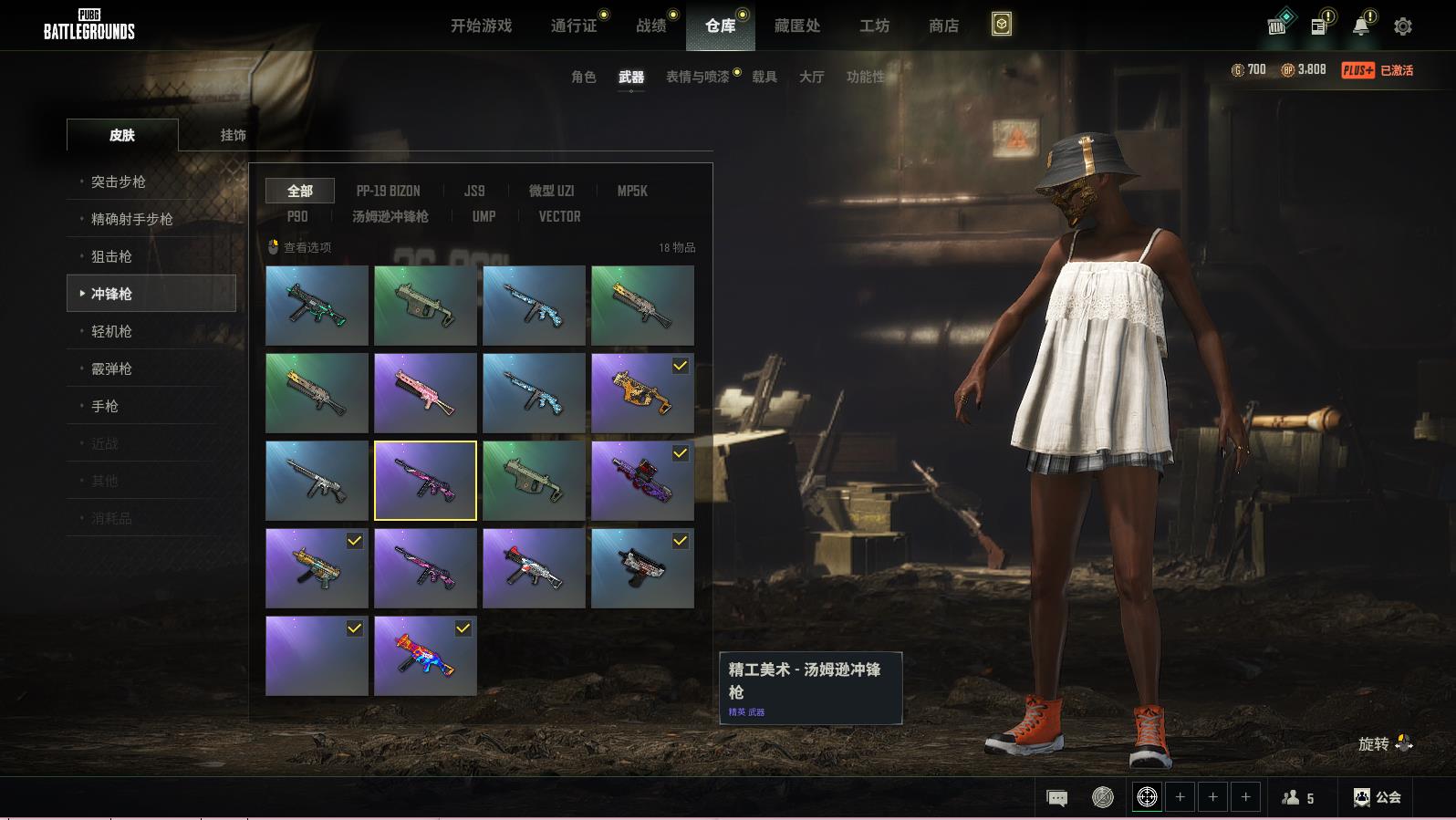Screen dimensions: 1456x820
Task: View notifications via the bell icon
Action: coord(1360,26)
